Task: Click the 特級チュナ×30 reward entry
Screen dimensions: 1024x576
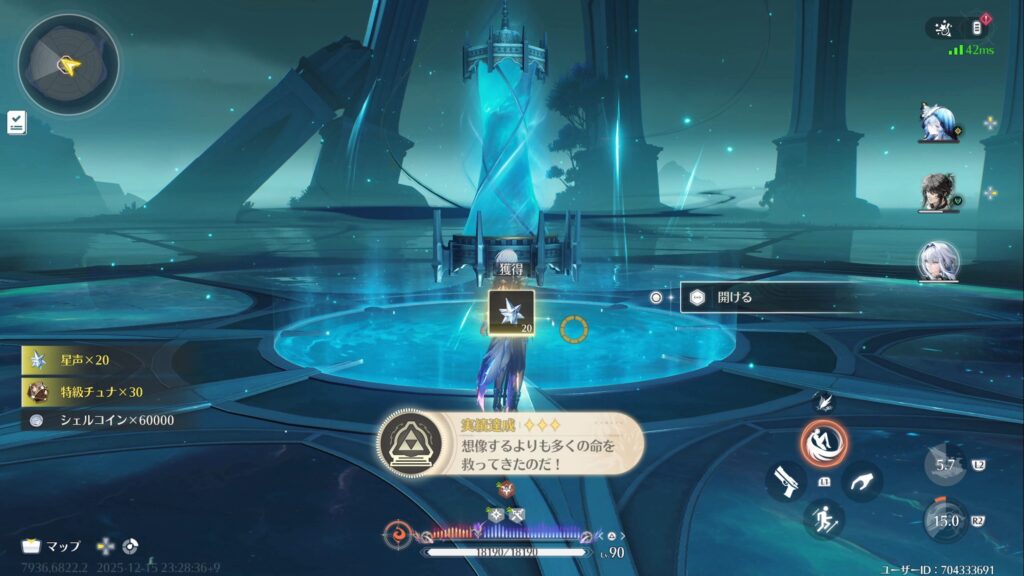Action: [x=88, y=391]
